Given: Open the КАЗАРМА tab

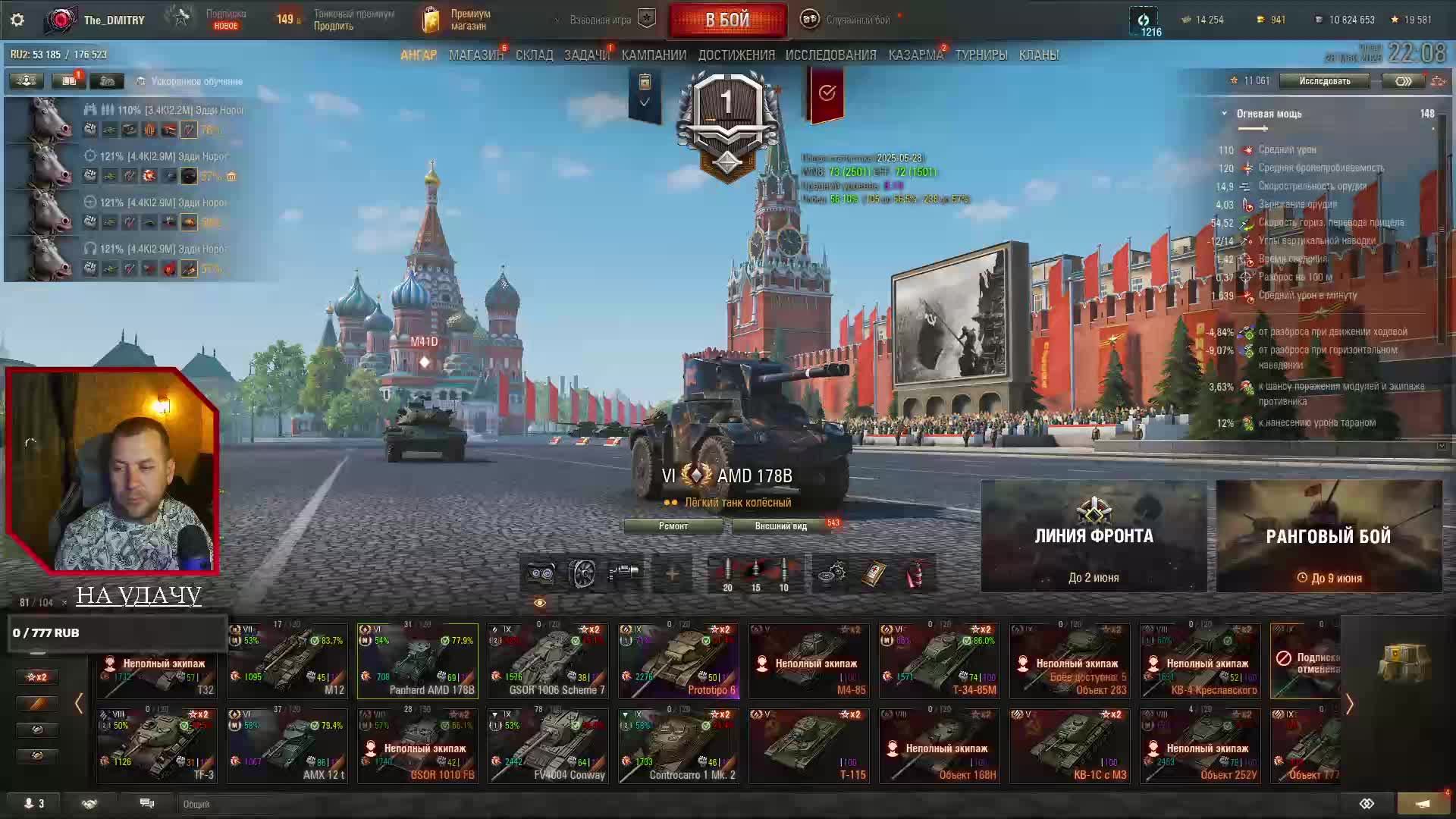Looking at the screenshot, I should [915, 55].
